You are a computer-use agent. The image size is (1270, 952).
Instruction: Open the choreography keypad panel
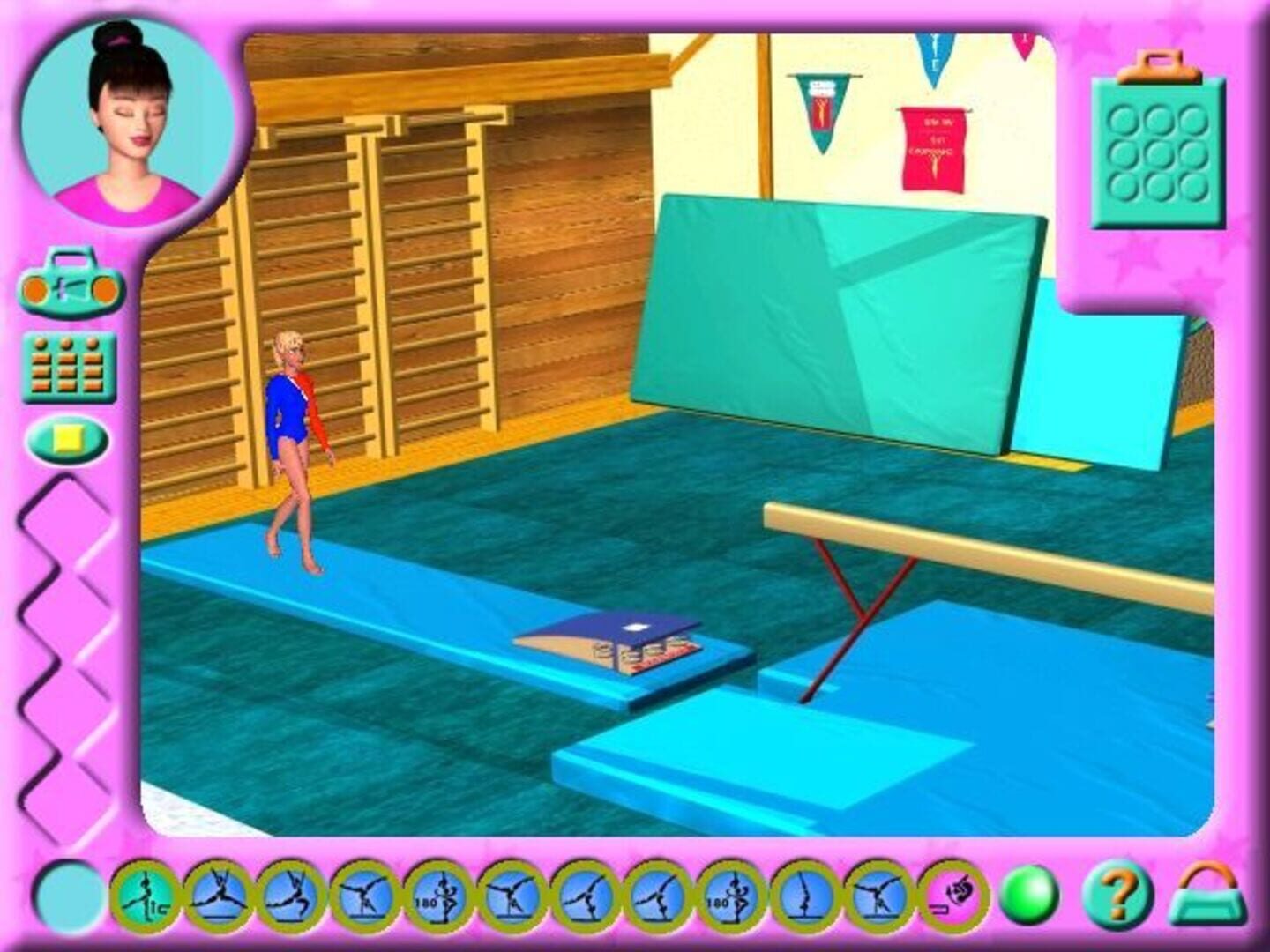71,366
